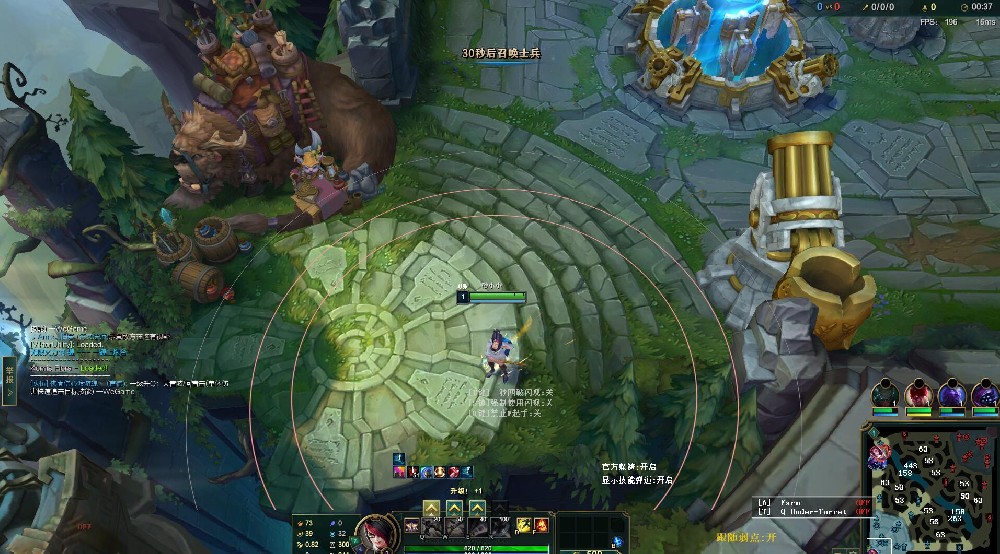Use the Ignite summoner spell
Viewport: 1000px width, 554px height.
coord(541,525)
